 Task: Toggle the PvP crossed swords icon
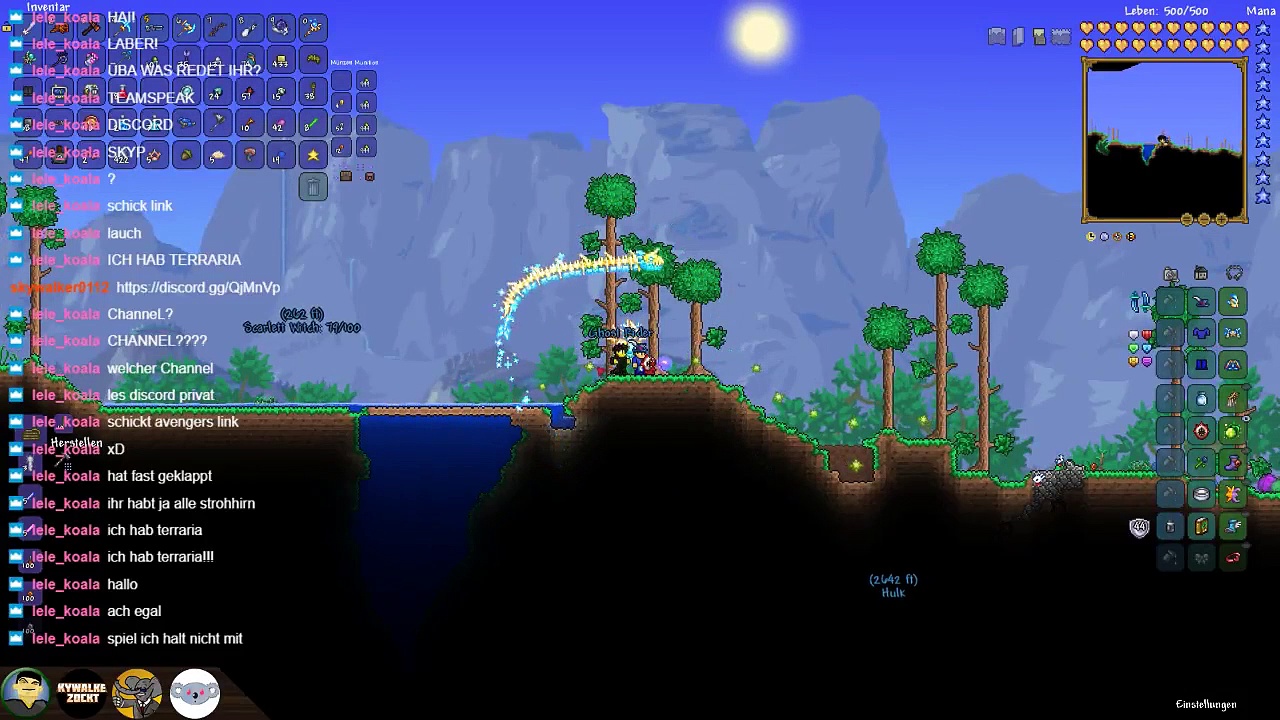point(1140,301)
